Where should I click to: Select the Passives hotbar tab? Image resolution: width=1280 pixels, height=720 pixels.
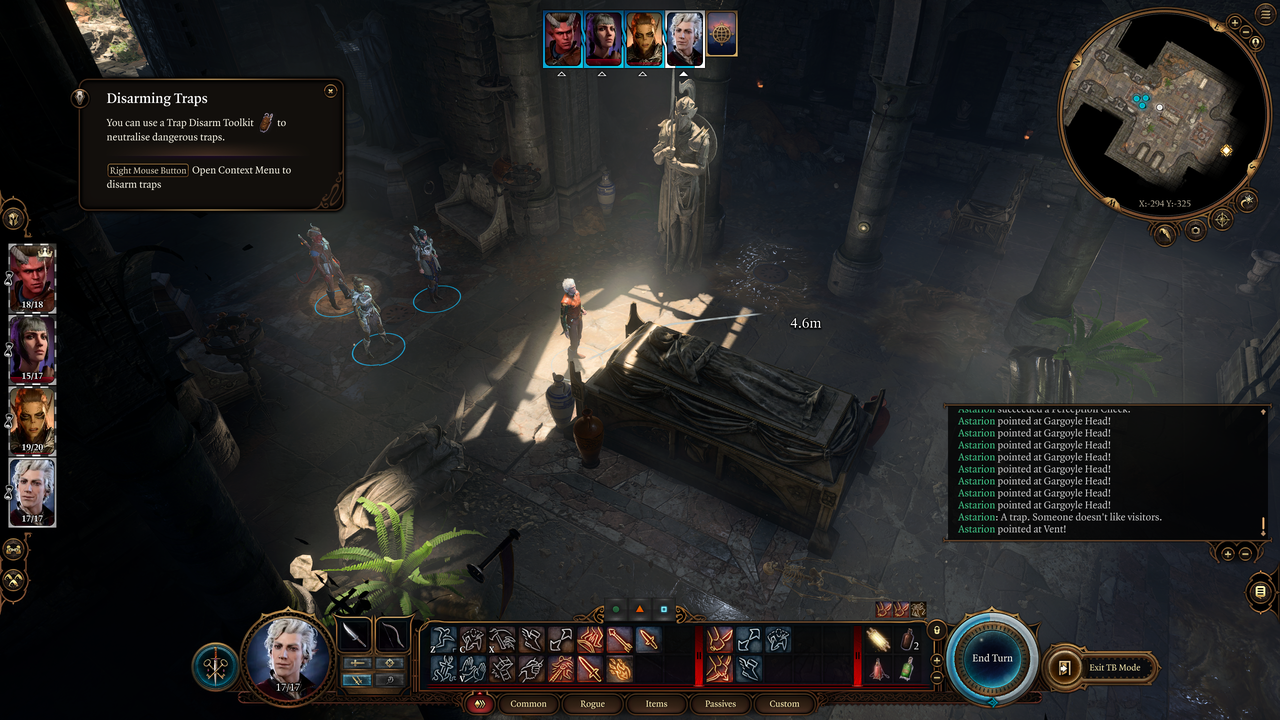pyautogui.click(x=720, y=704)
